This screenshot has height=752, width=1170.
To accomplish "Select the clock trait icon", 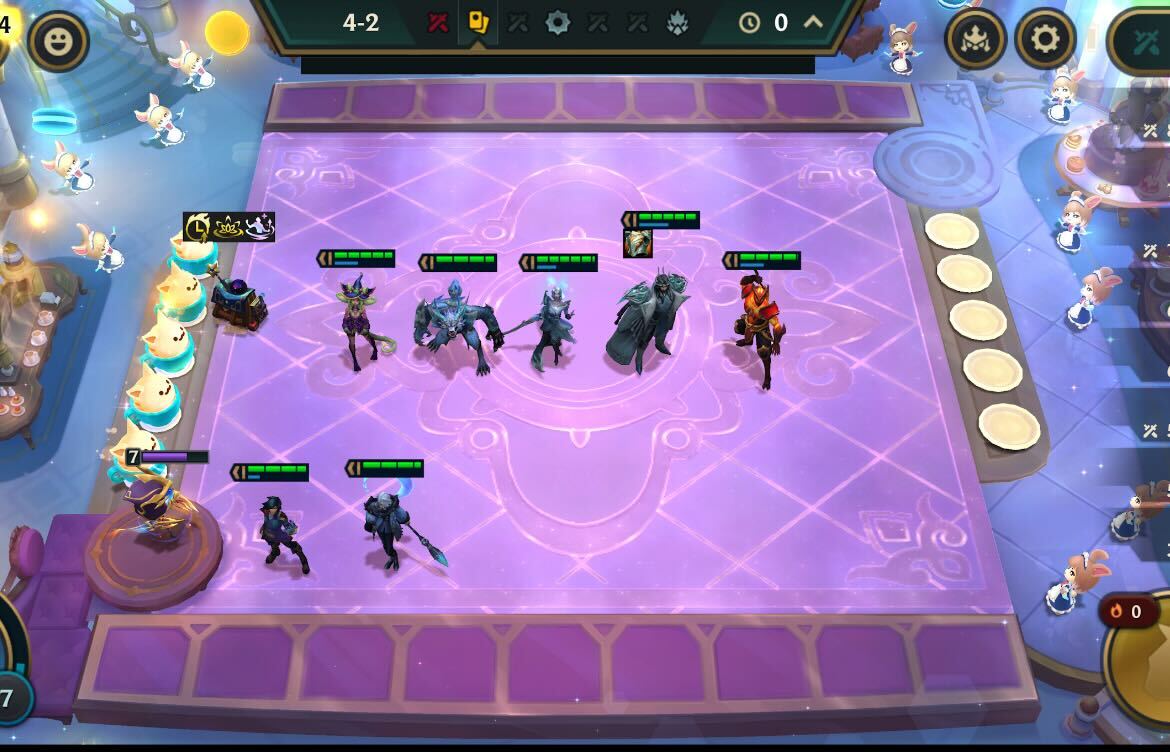I will pos(197,227).
